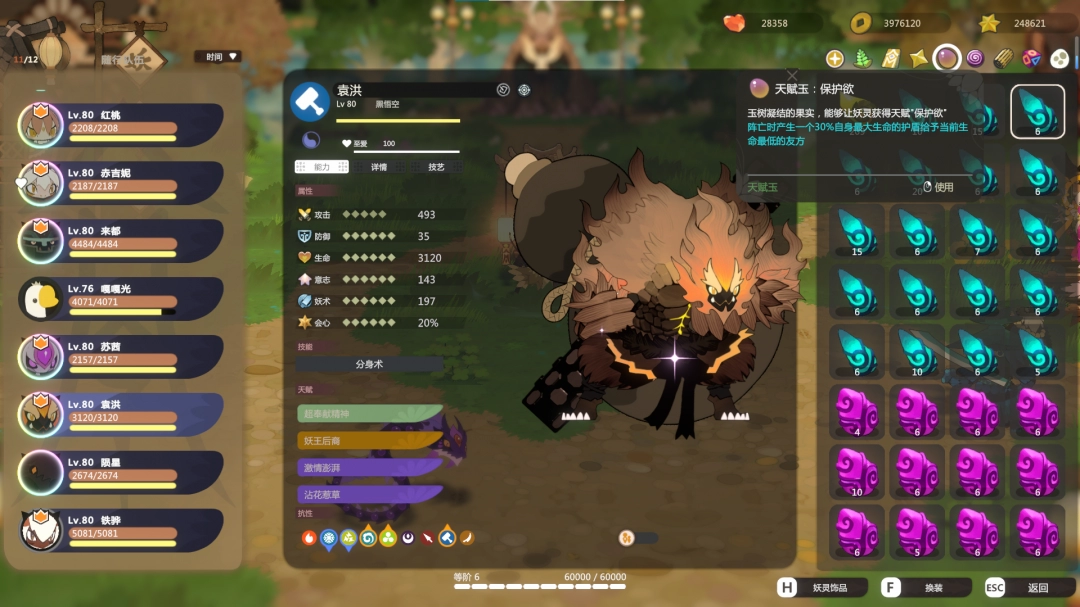1080x607 pixels.
Task: Switch to the 详情 tab
Action: point(379,167)
